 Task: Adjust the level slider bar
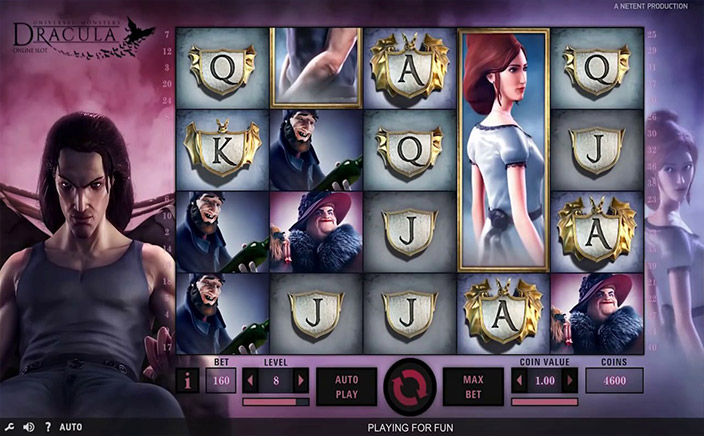tap(275, 402)
